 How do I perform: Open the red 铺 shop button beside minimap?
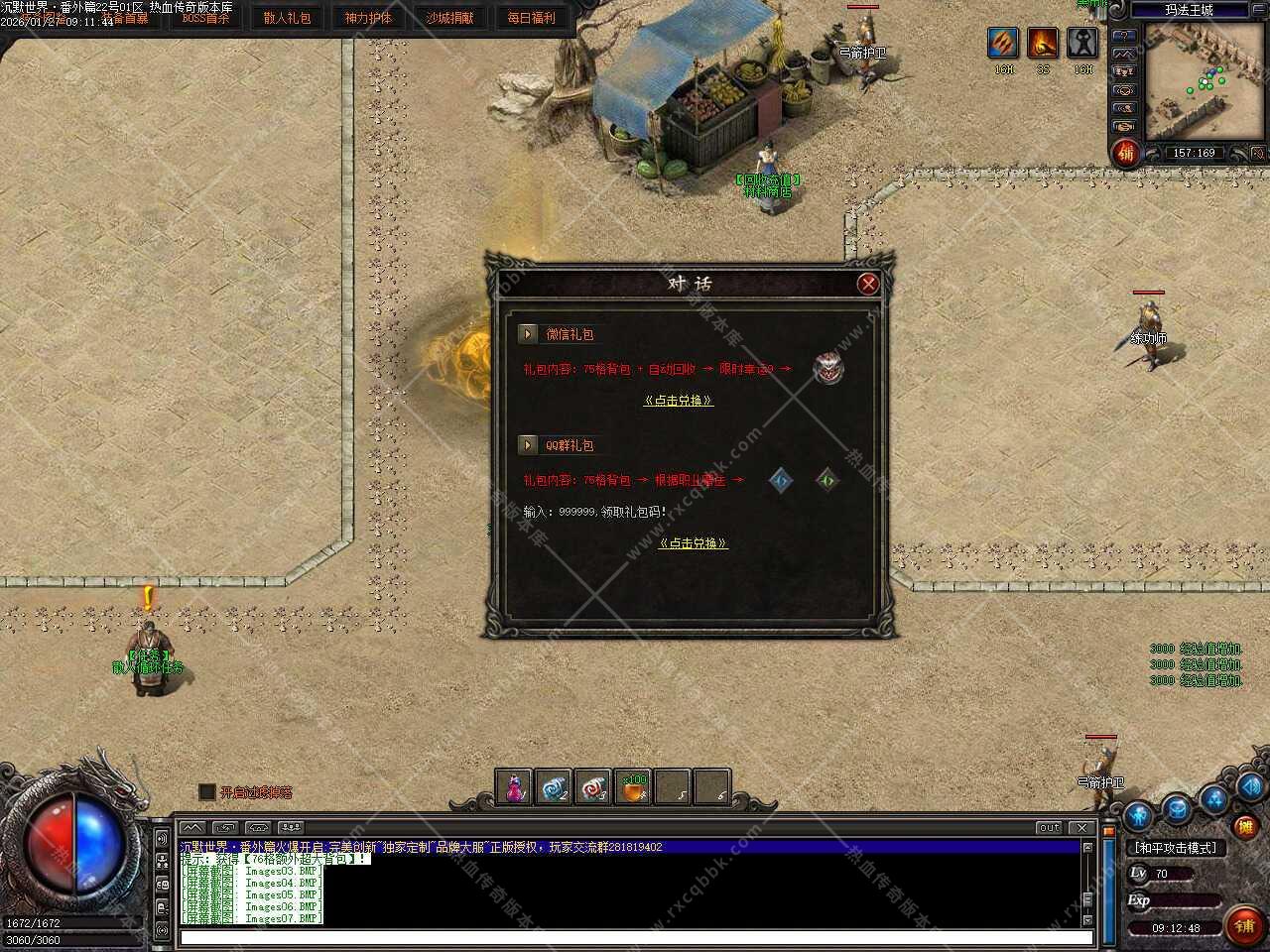click(1125, 153)
